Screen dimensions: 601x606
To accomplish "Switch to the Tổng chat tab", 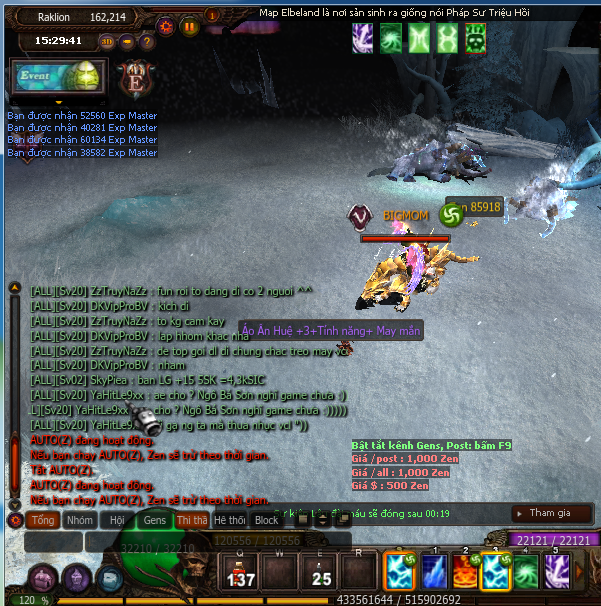I will [43, 520].
